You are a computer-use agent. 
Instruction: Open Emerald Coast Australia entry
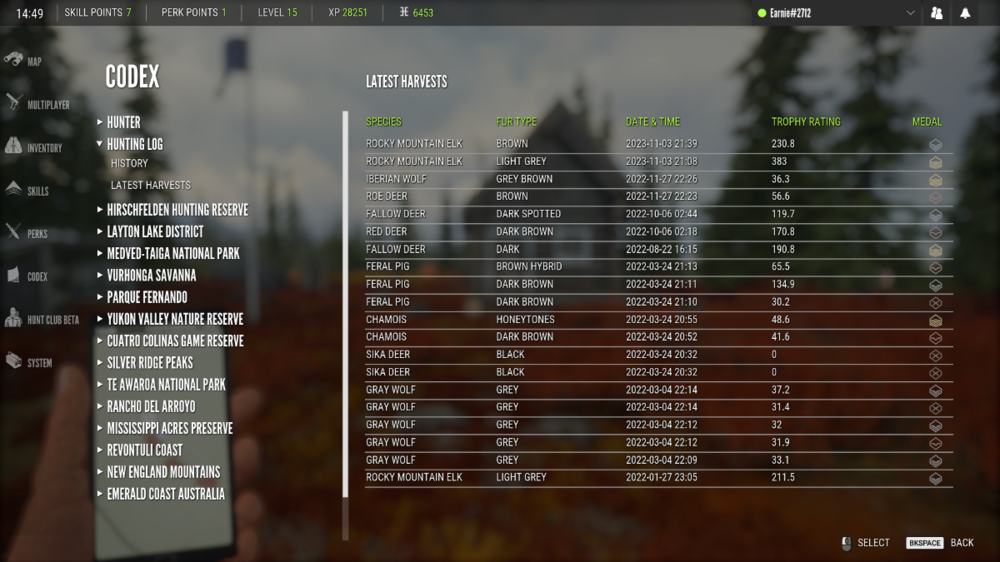166,494
